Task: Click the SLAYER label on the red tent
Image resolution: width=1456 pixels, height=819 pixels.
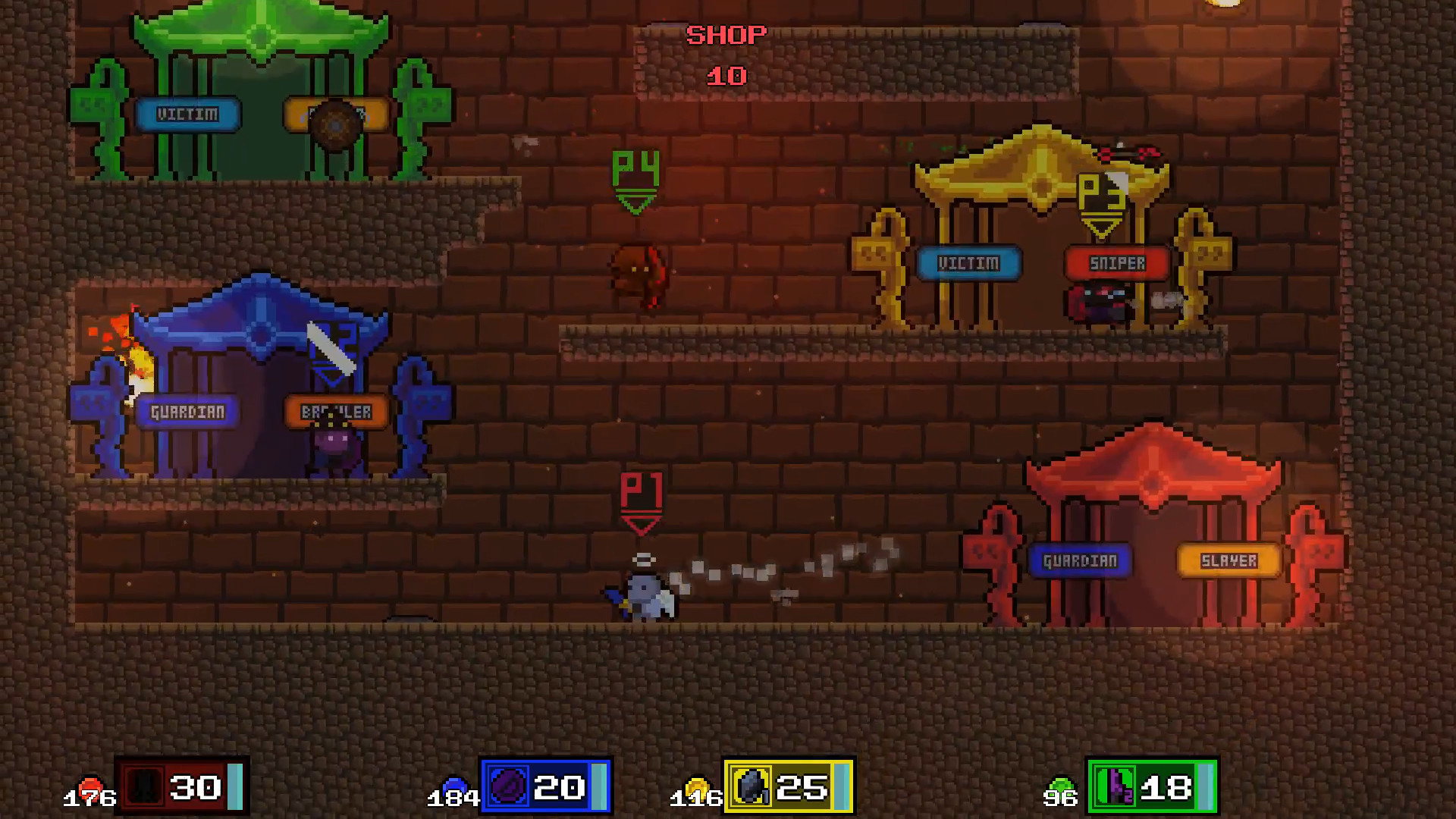Action: pyautogui.click(x=1230, y=561)
